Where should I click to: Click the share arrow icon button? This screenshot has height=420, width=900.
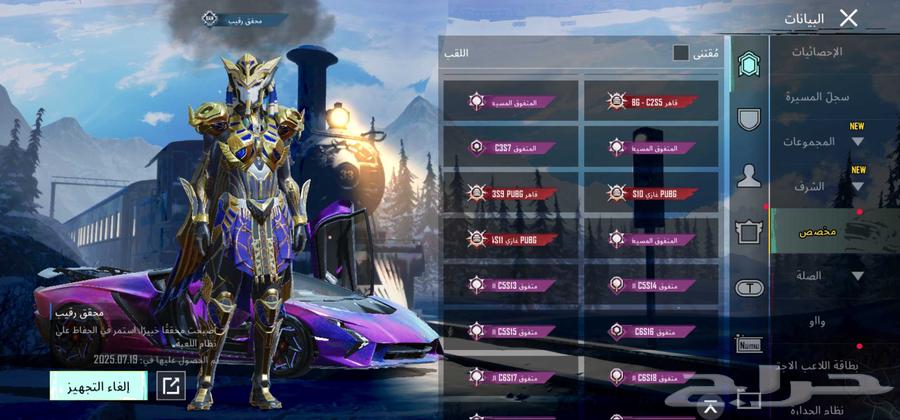[x=171, y=385]
